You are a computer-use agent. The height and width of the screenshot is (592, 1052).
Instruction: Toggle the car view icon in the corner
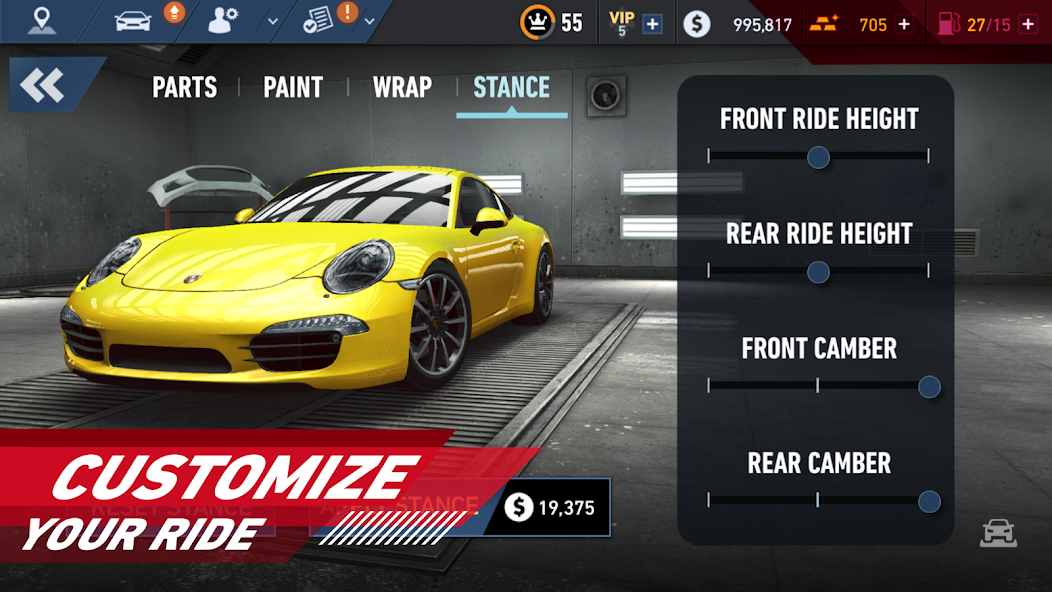pos(997,533)
